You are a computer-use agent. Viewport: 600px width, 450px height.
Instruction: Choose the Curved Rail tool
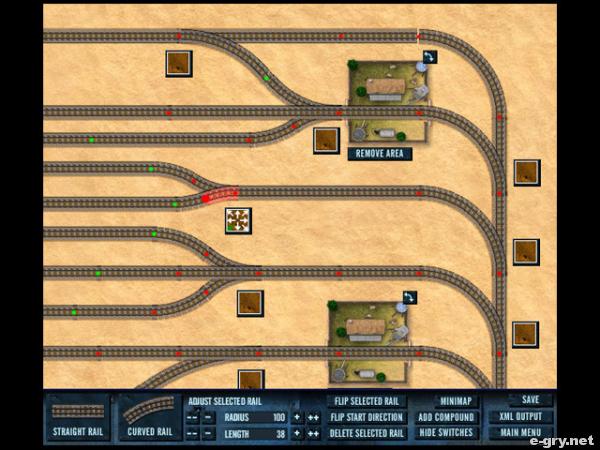pyautogui.click(x=150, y=417)
